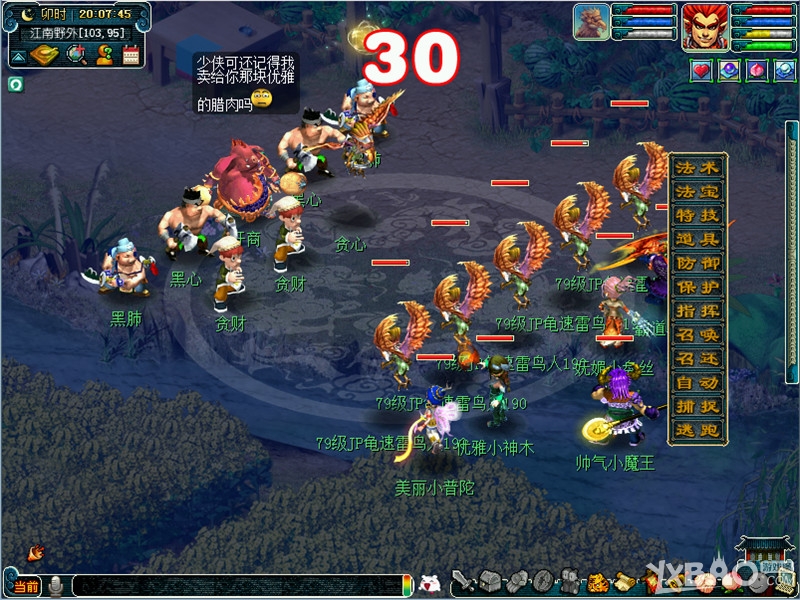The height and width of the screenshot is (600, 800).
Task: Click the bird pet portrait
Action: click(591, 22)
